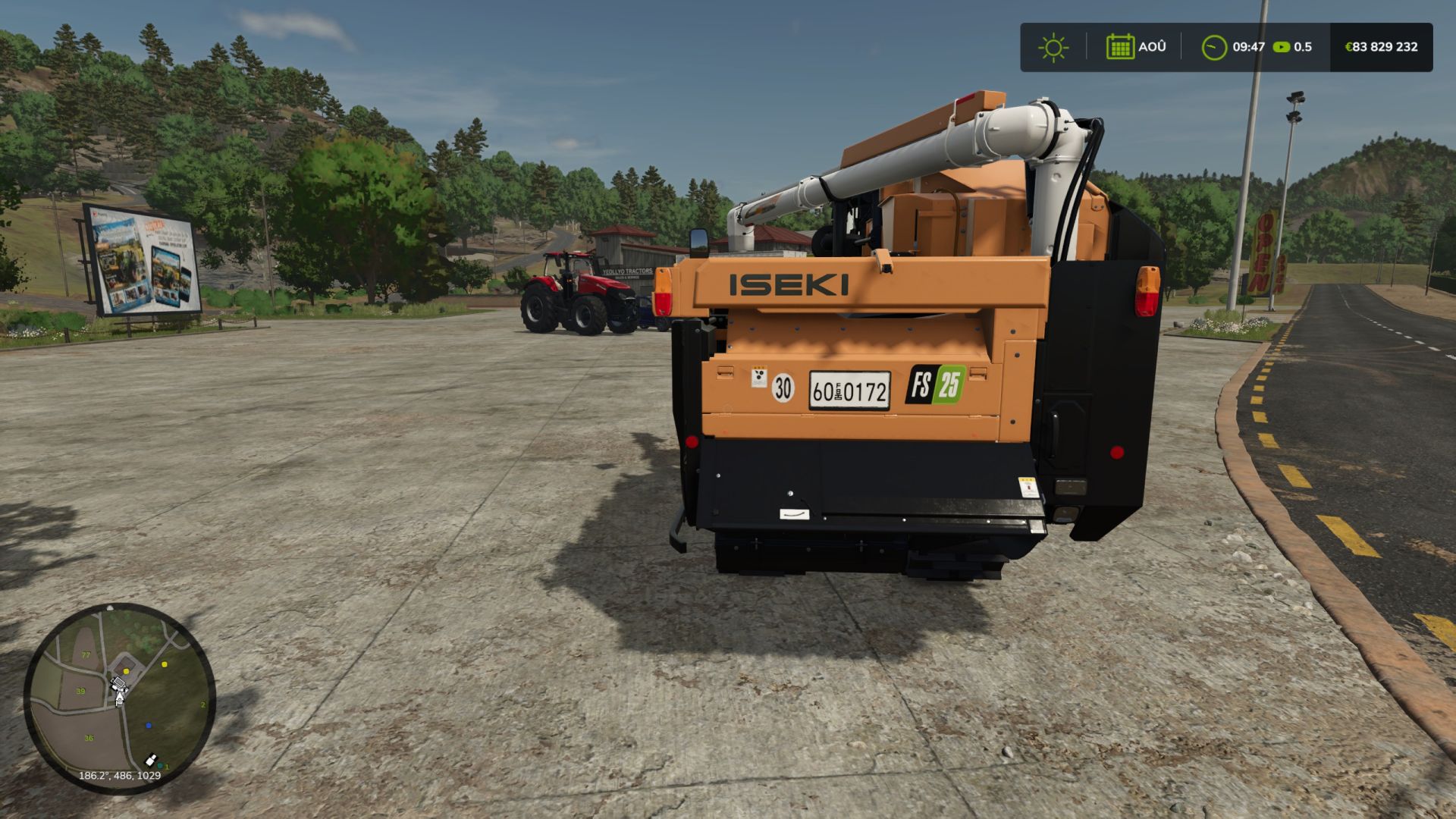Screen dimensions: 1456x819
Task: Select the green calendar icon
Action: [1119, 47]
